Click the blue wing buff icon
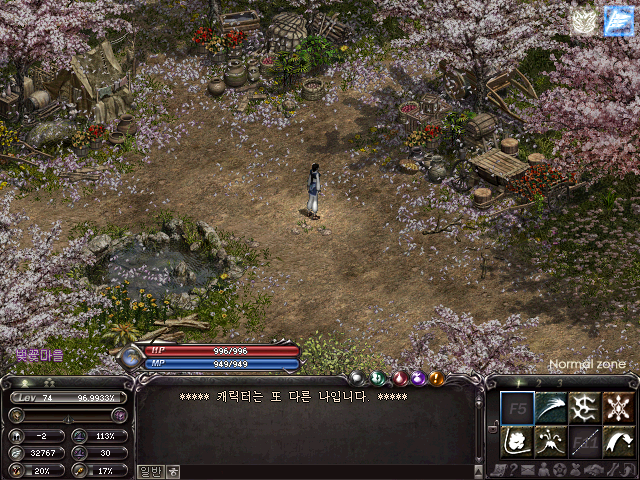 (619, 21)
